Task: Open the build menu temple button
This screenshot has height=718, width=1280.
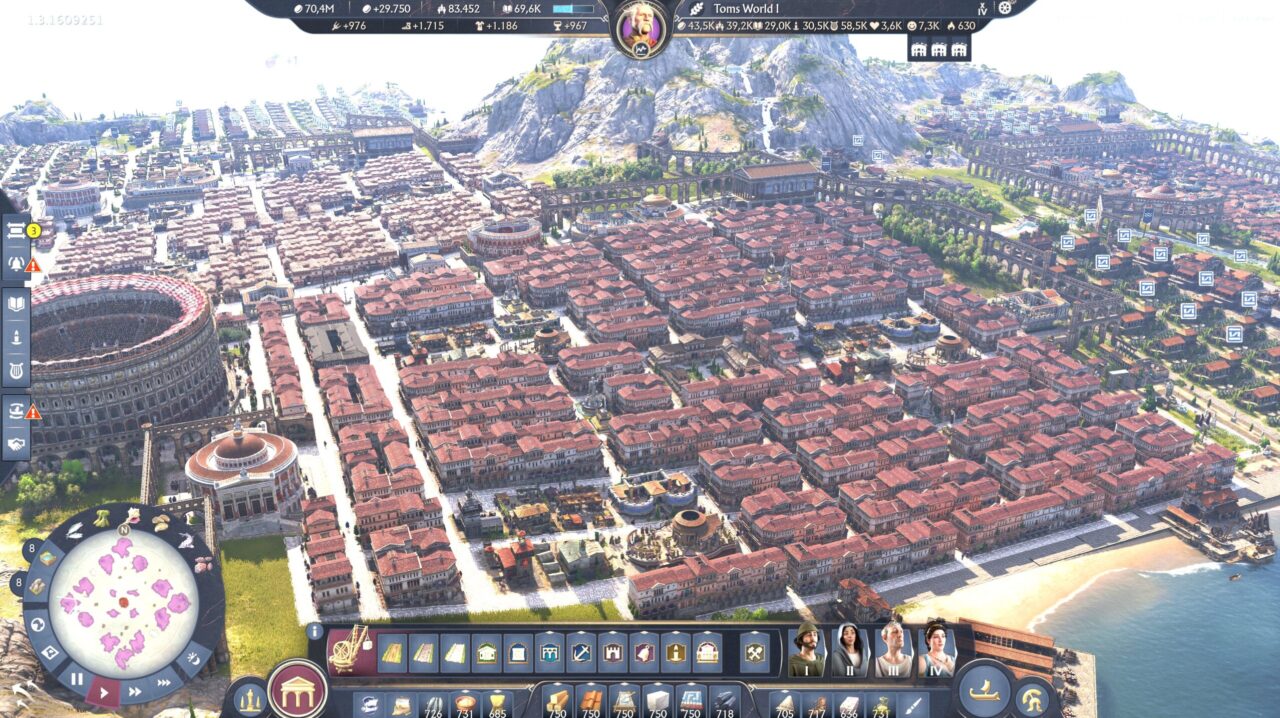Action: coord(297,689)
